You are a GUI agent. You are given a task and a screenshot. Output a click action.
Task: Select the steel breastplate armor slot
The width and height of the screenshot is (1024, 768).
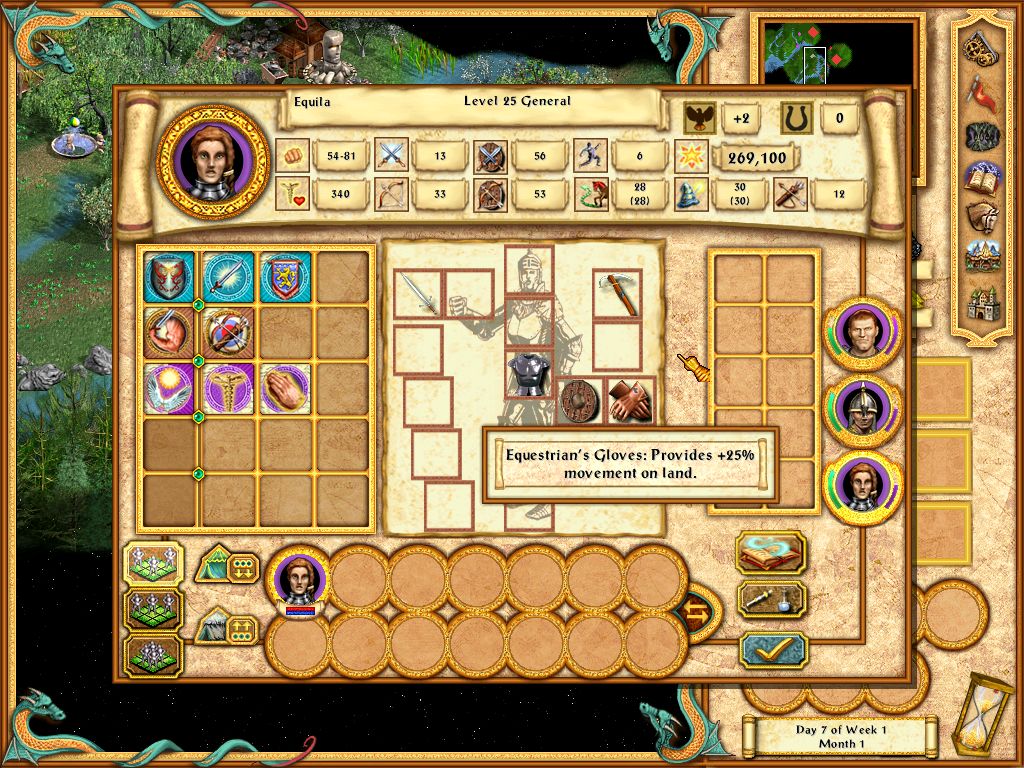[529, 373]
